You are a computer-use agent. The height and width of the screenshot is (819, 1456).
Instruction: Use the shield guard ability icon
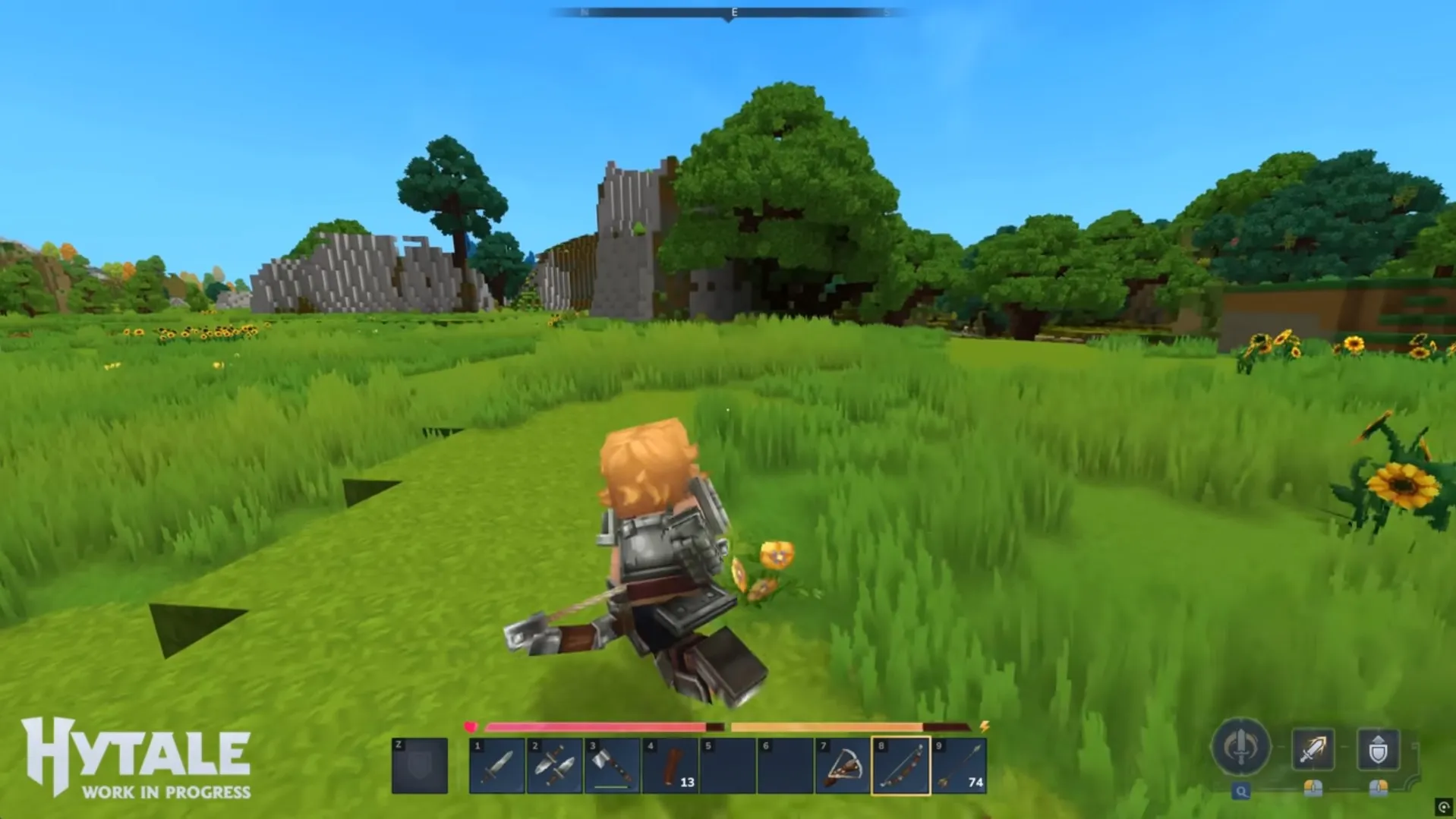[x=1378, y=749]
